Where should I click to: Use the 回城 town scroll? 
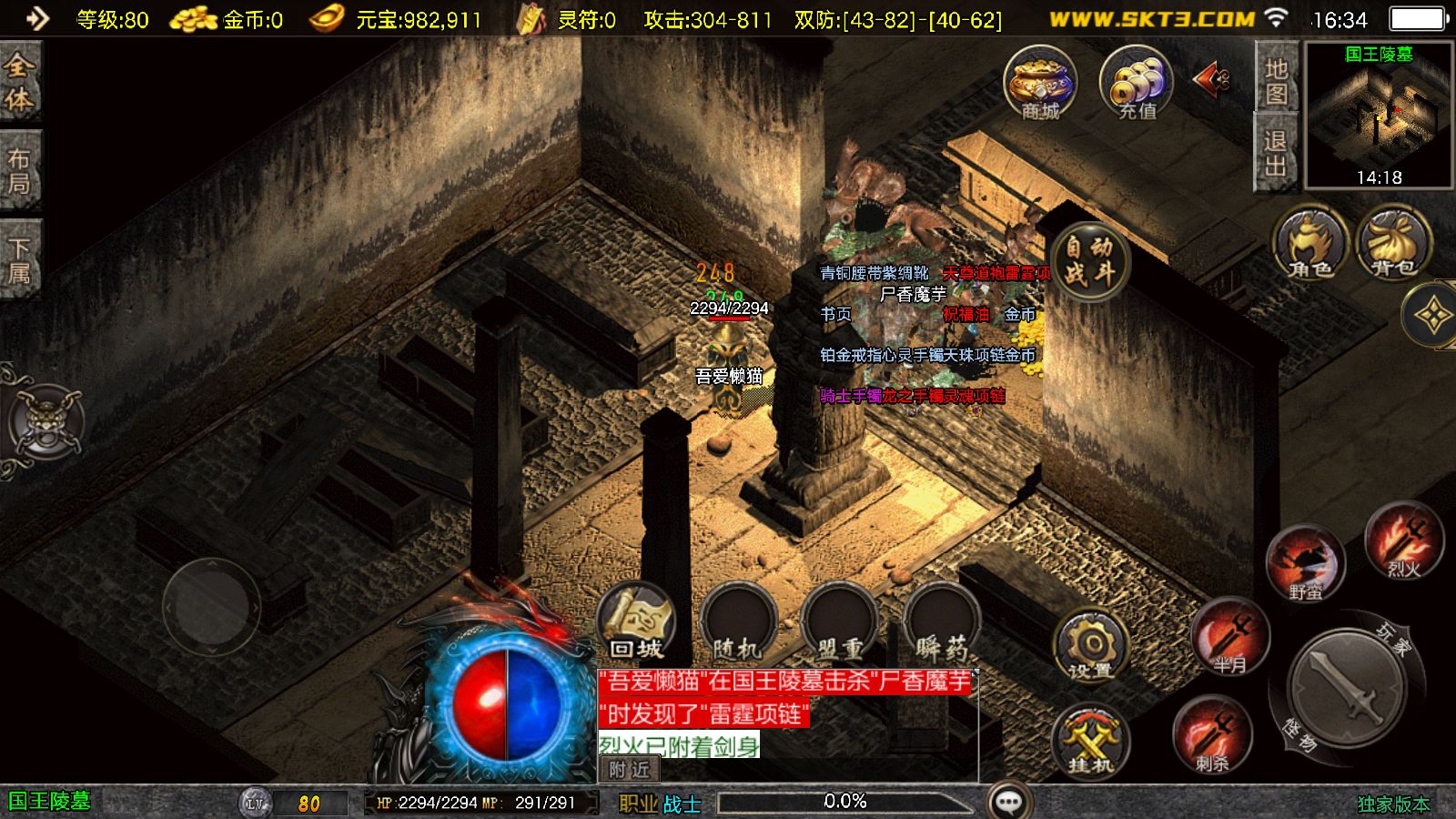(x=637, y=623)
